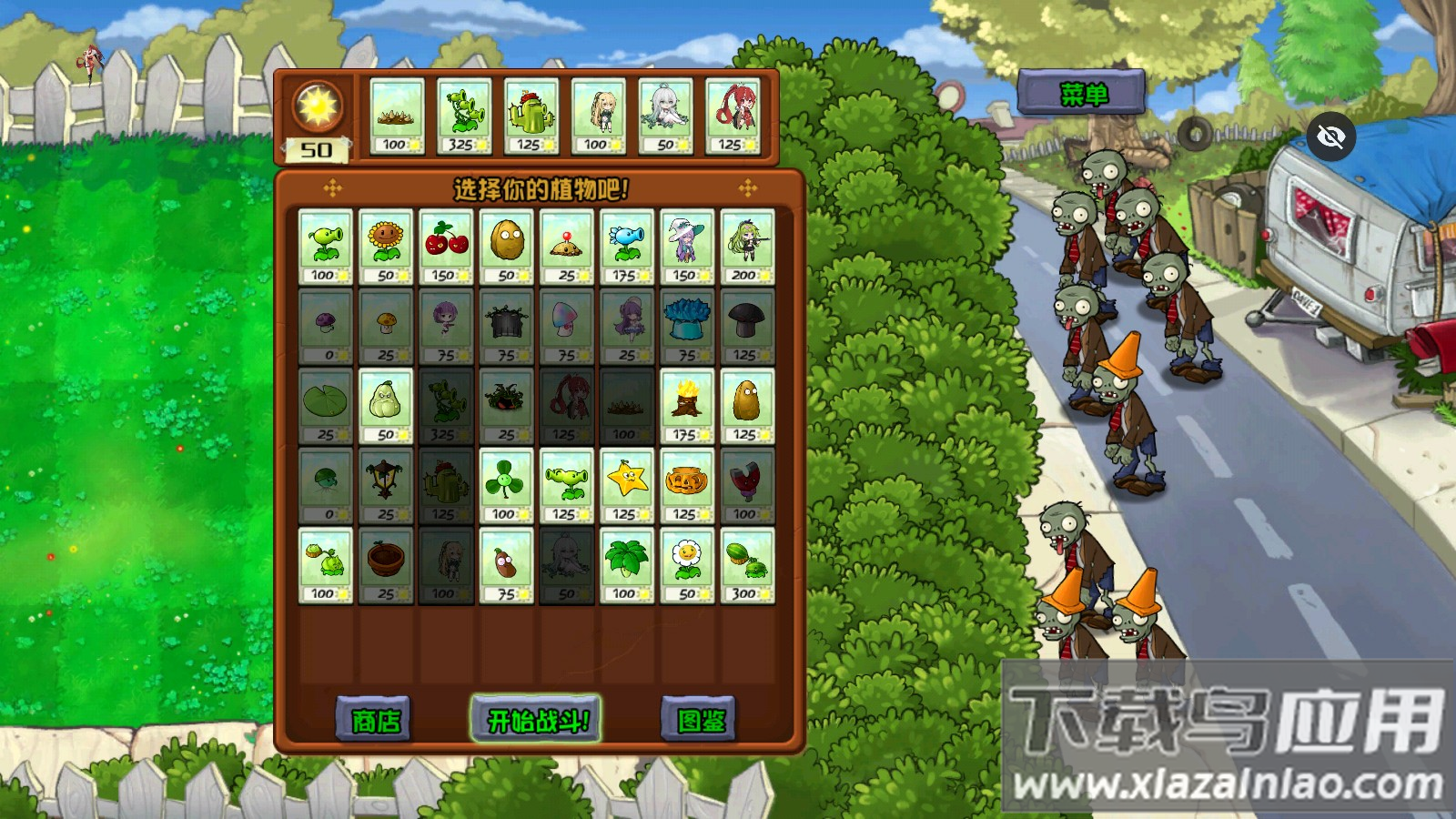Pick the Snow Pea seed card
This screenshot has width=1456, height=819.
[x=626, y=247]
